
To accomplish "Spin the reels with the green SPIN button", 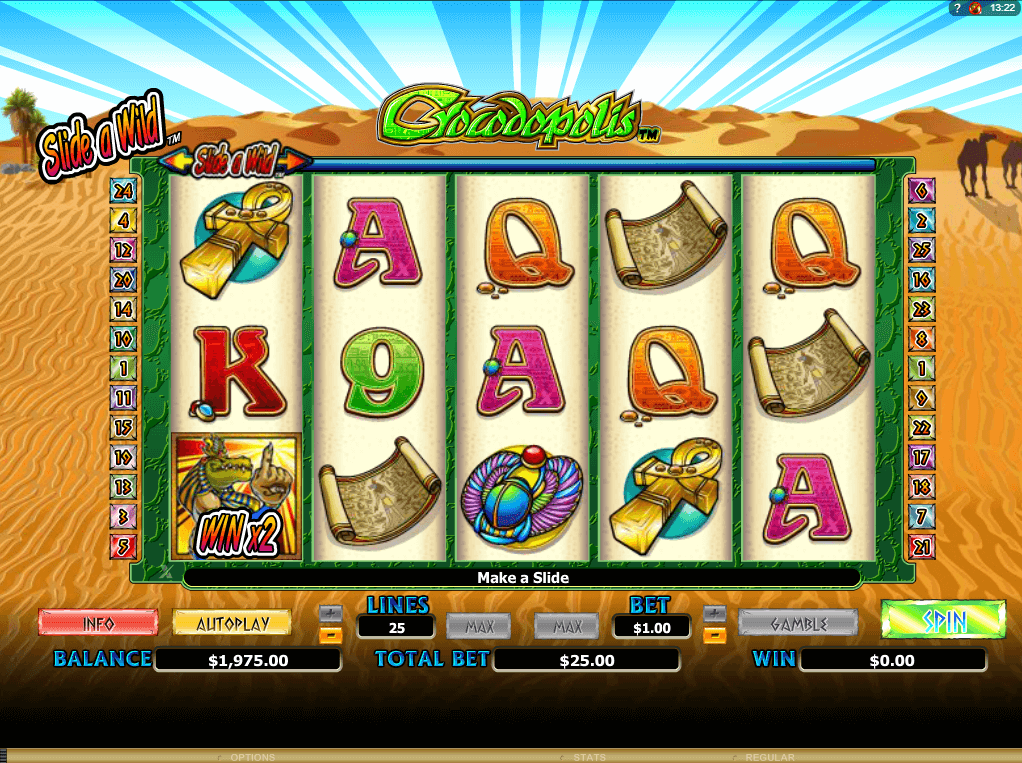I will point(943,620).
